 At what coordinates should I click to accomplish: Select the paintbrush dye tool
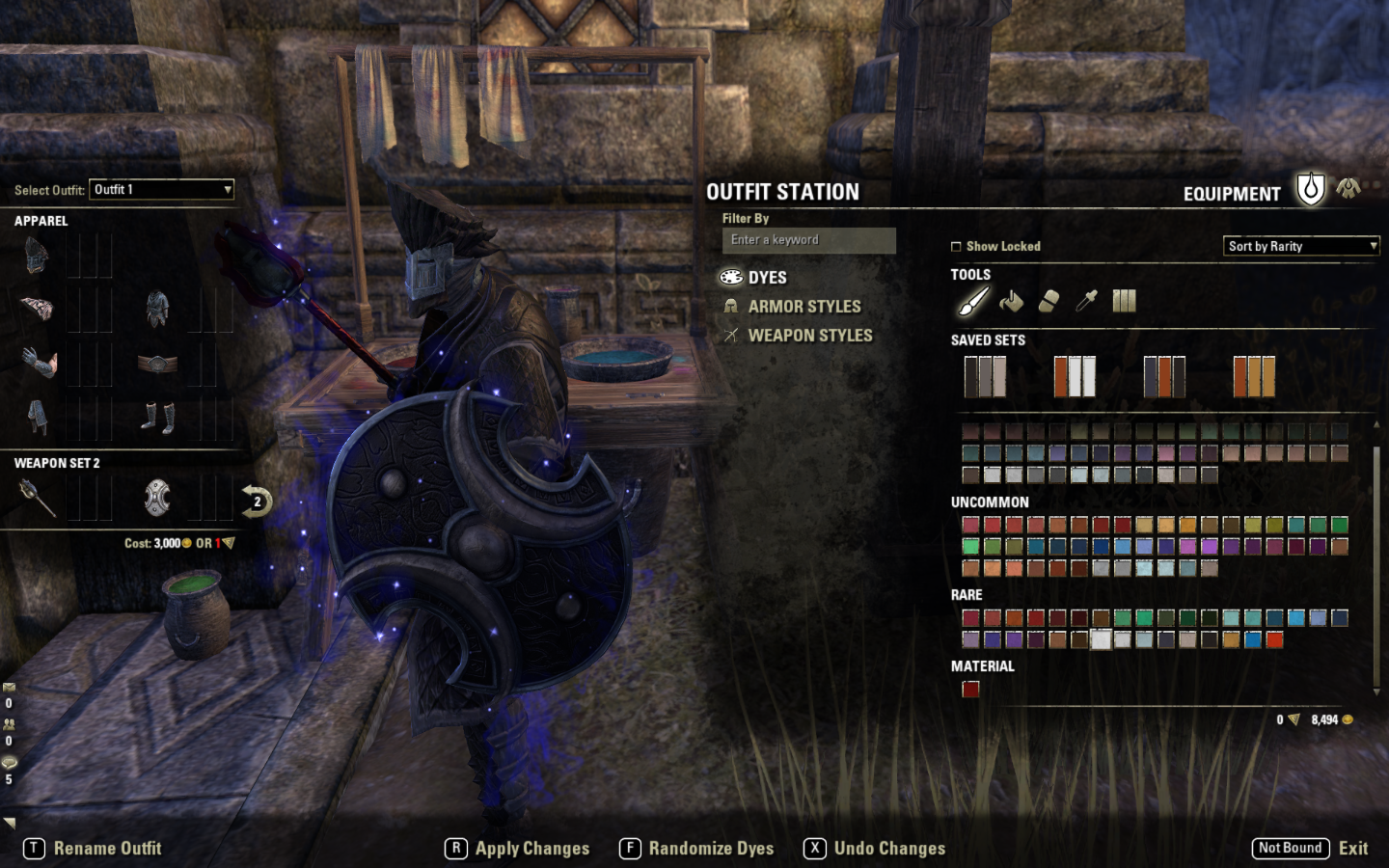point(972,302)
